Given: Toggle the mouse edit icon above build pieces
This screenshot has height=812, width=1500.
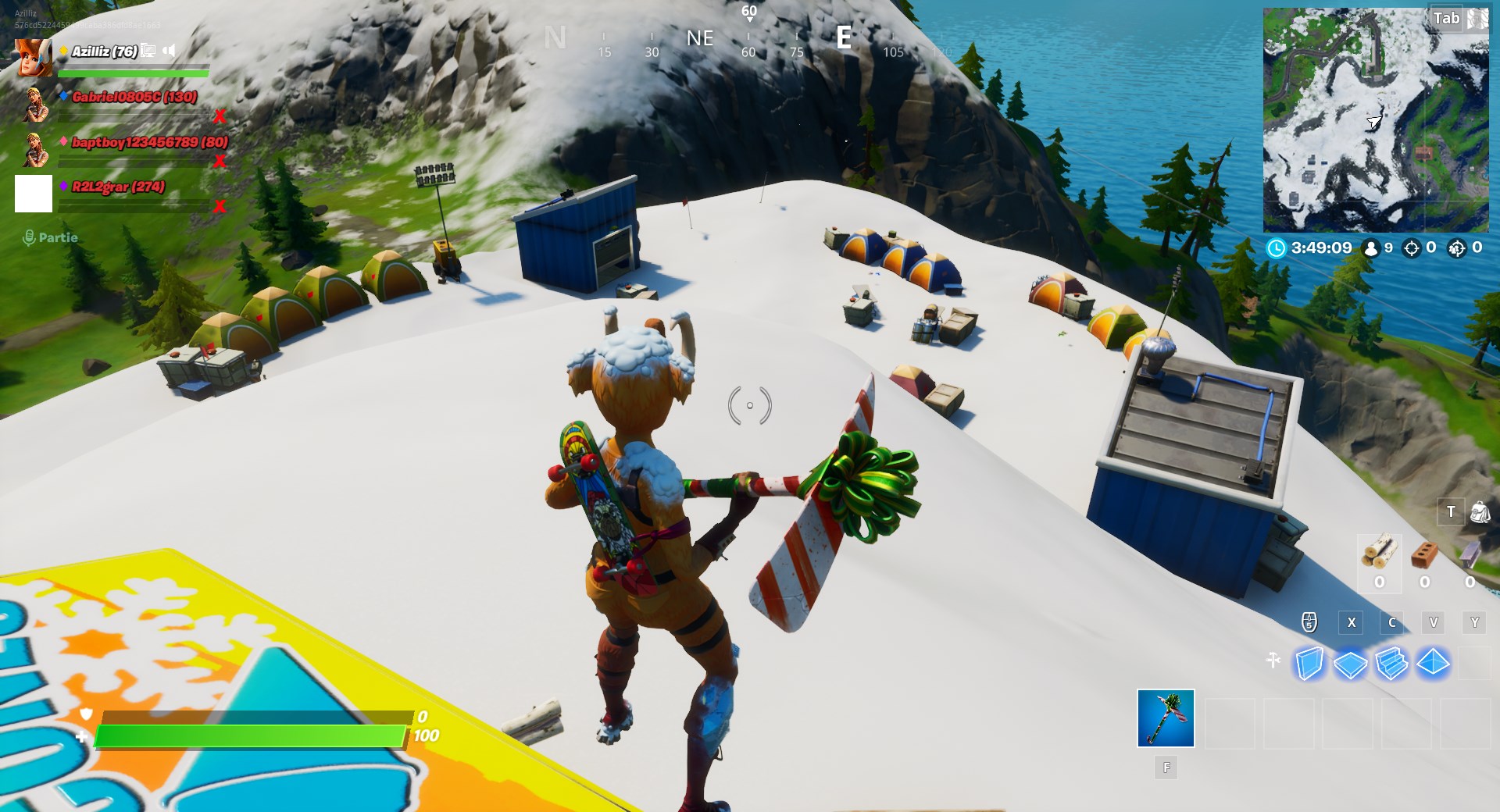Looking at the screenshot, I should click(1309, 621).
